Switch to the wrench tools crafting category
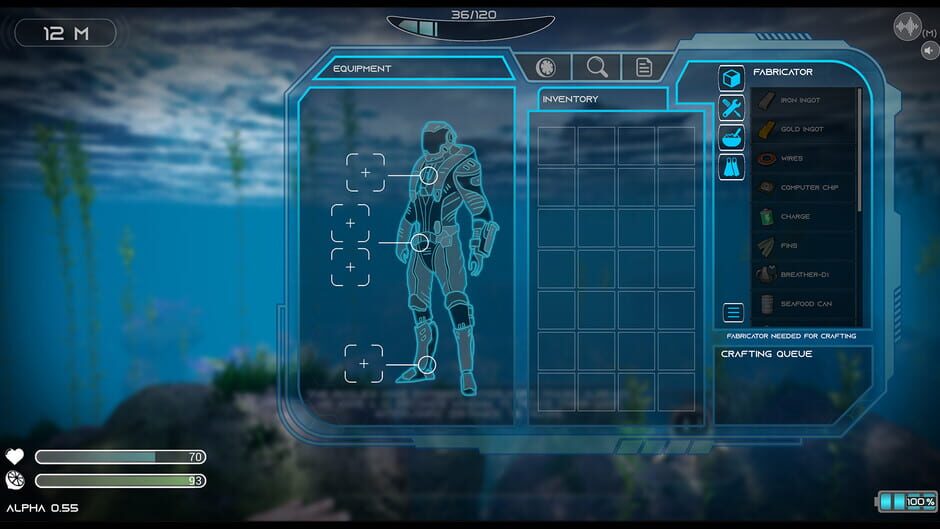The width and height of the screenshot is (940, 529). click(x=731, y=108)
